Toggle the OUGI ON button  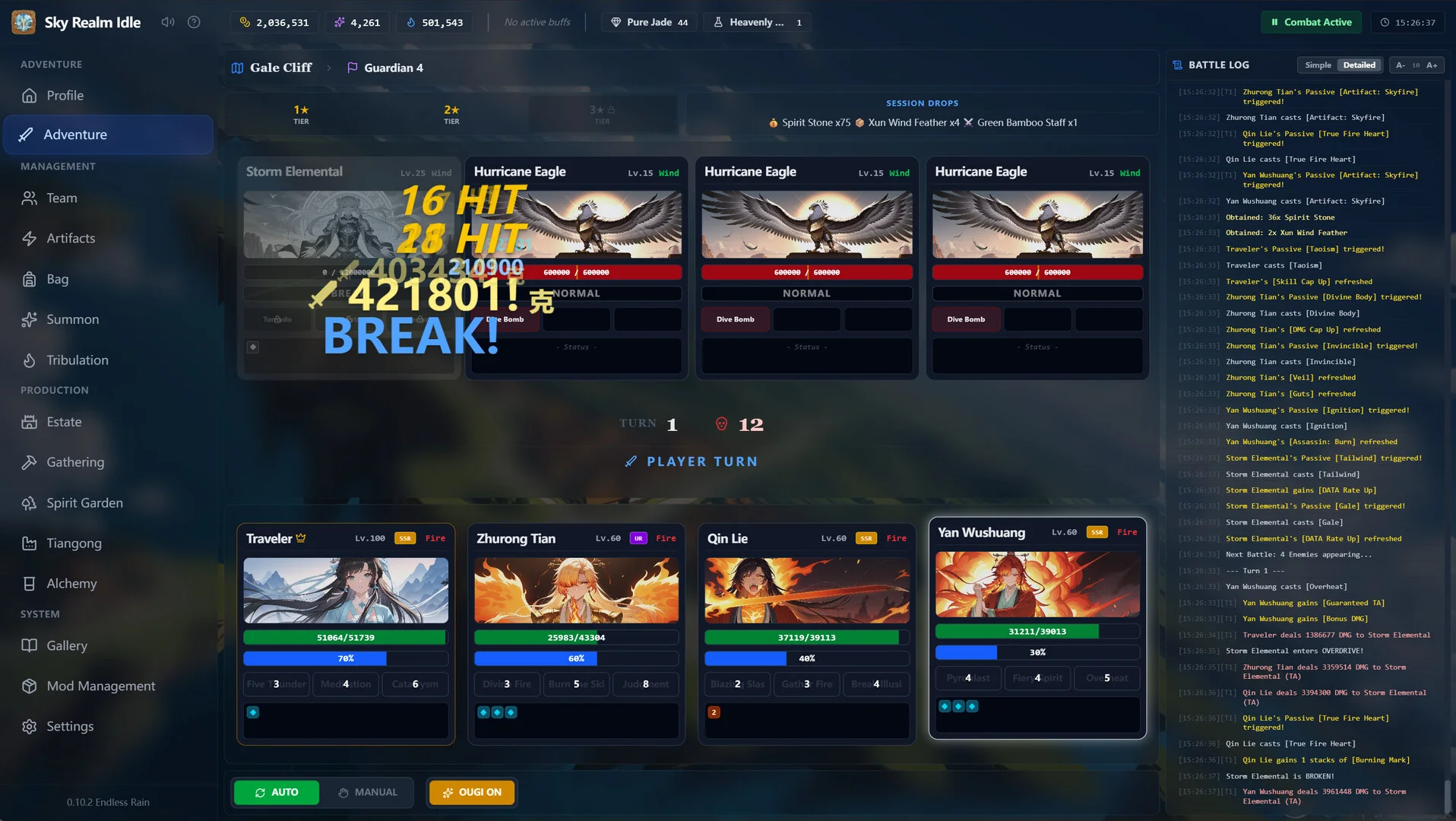(472, 792)
